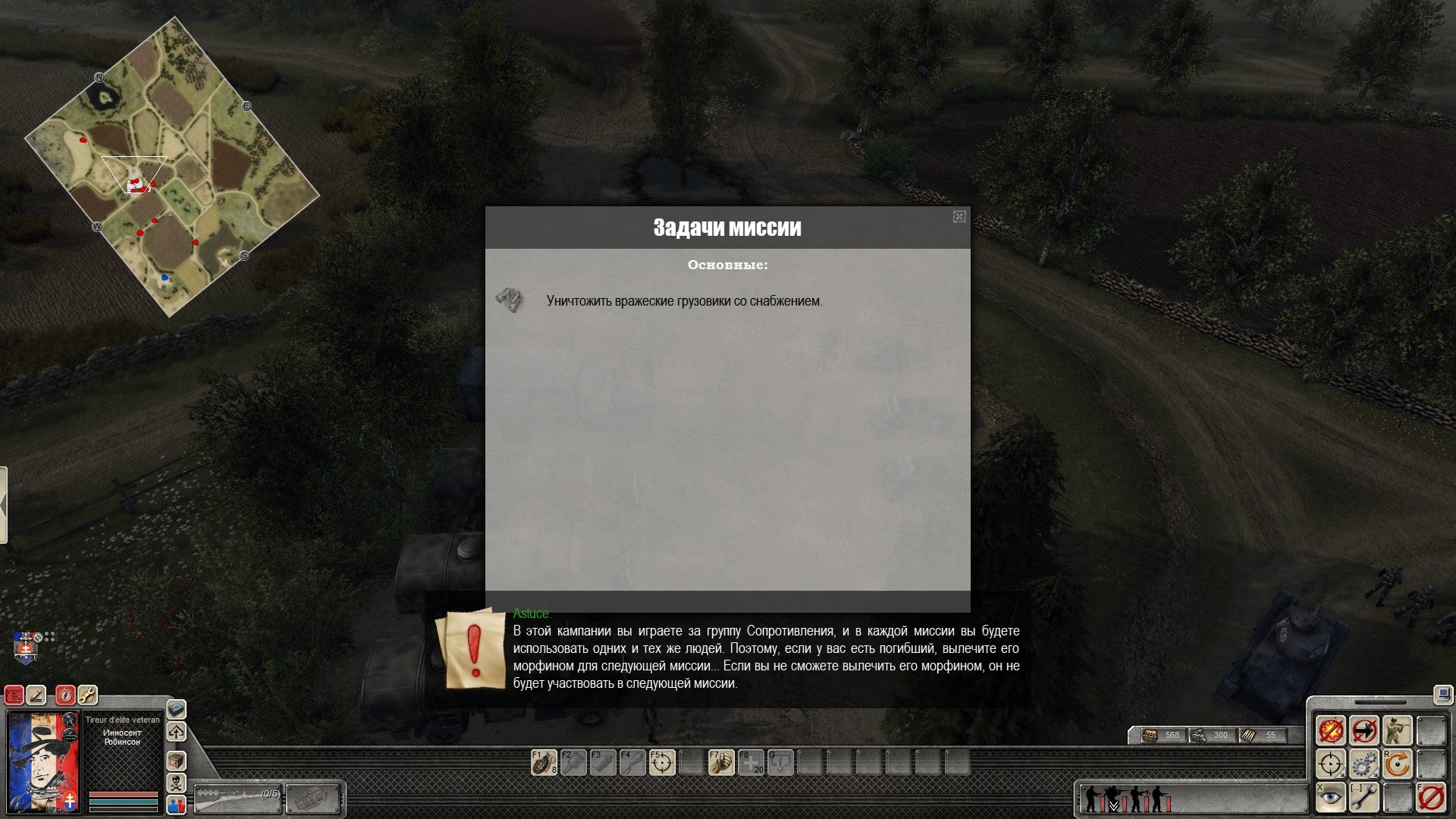Select the soldier portrait with French flag

click(x=43, y=761)
